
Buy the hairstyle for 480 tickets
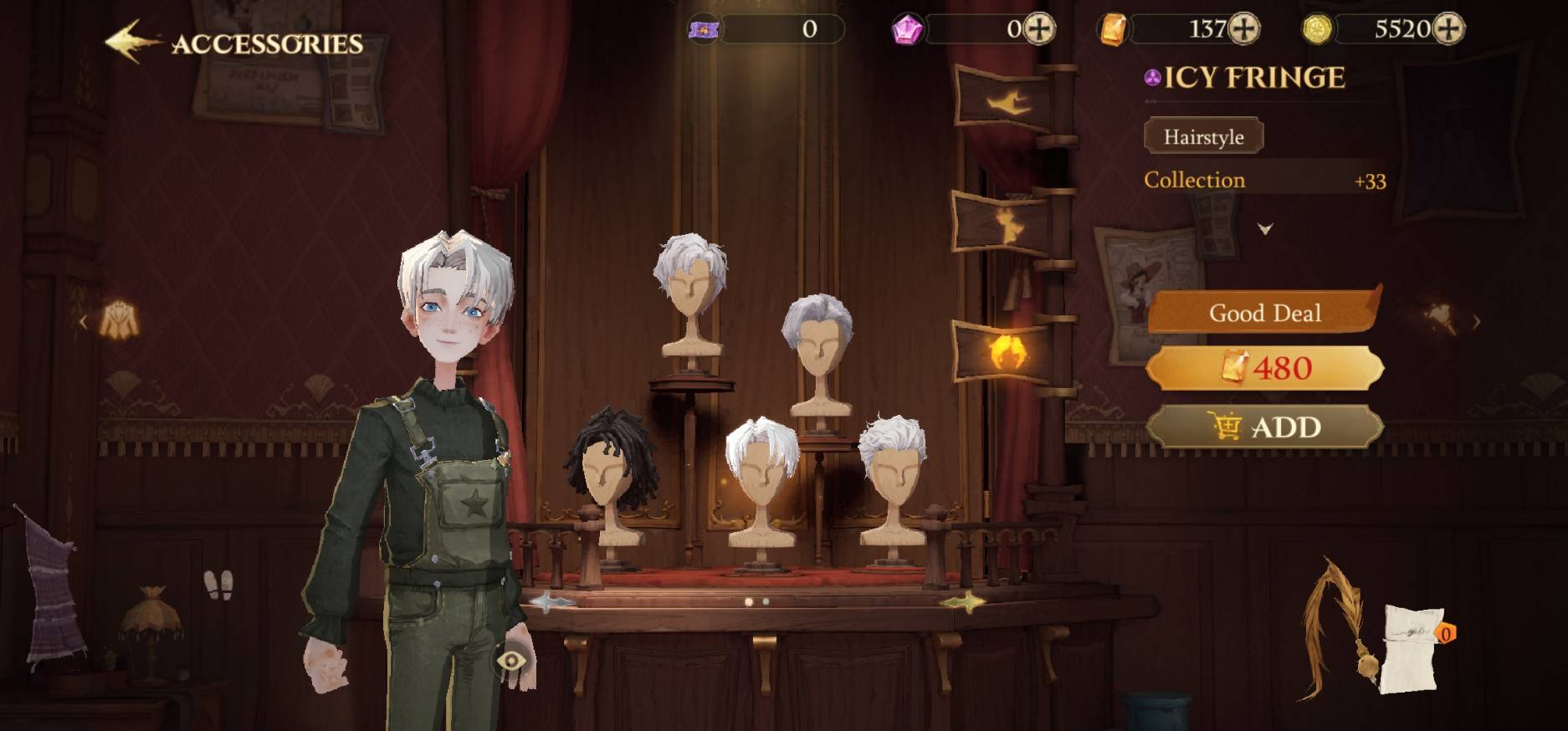[x=1264, y=368]
